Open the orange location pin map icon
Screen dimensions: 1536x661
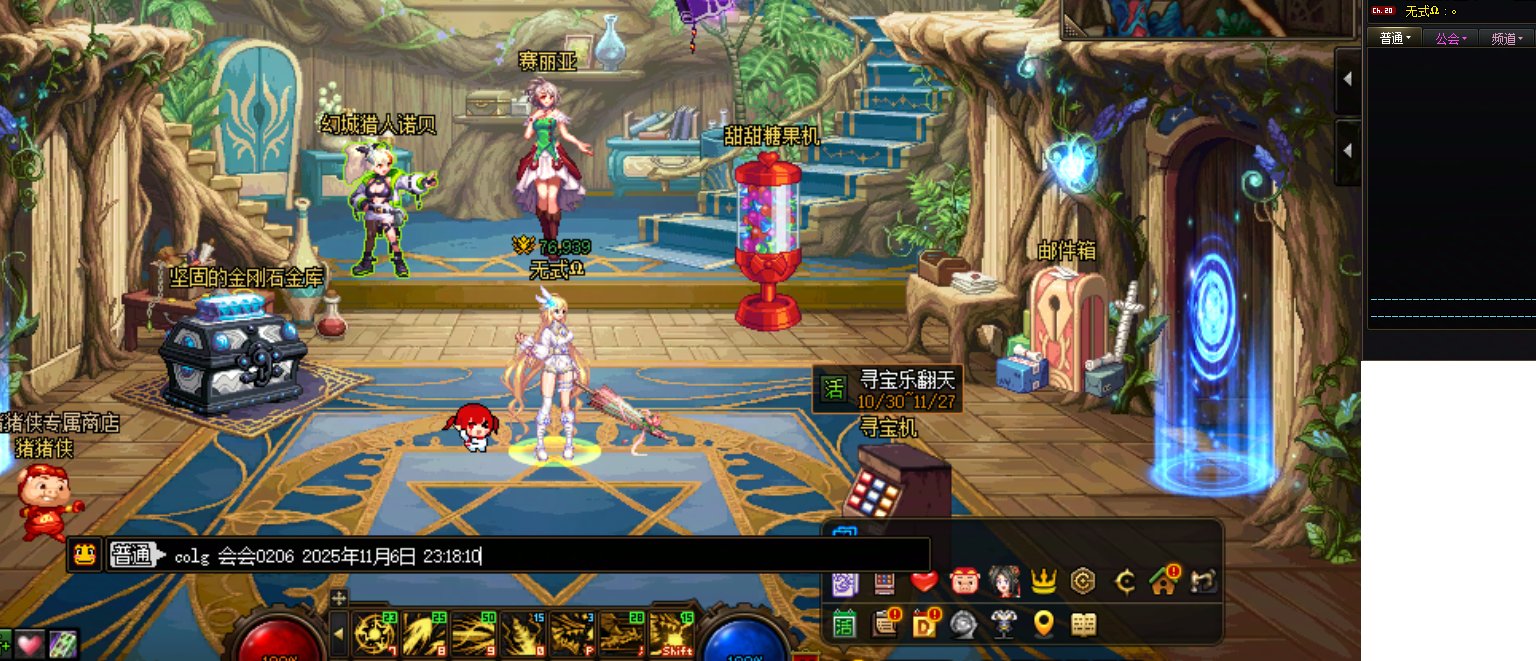click(1044, 625)
